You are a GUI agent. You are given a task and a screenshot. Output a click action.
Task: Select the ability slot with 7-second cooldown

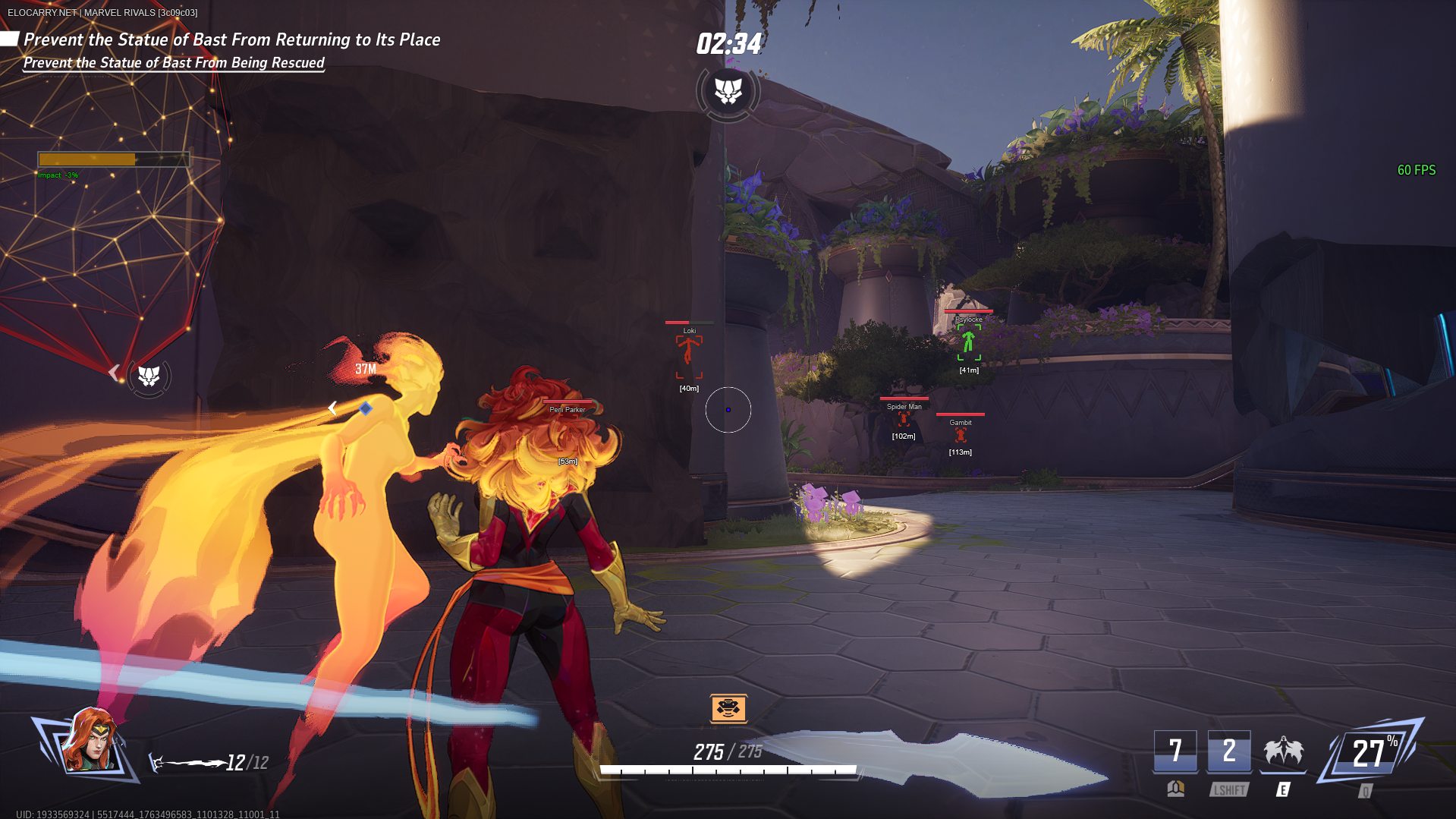pos(1175,751)
